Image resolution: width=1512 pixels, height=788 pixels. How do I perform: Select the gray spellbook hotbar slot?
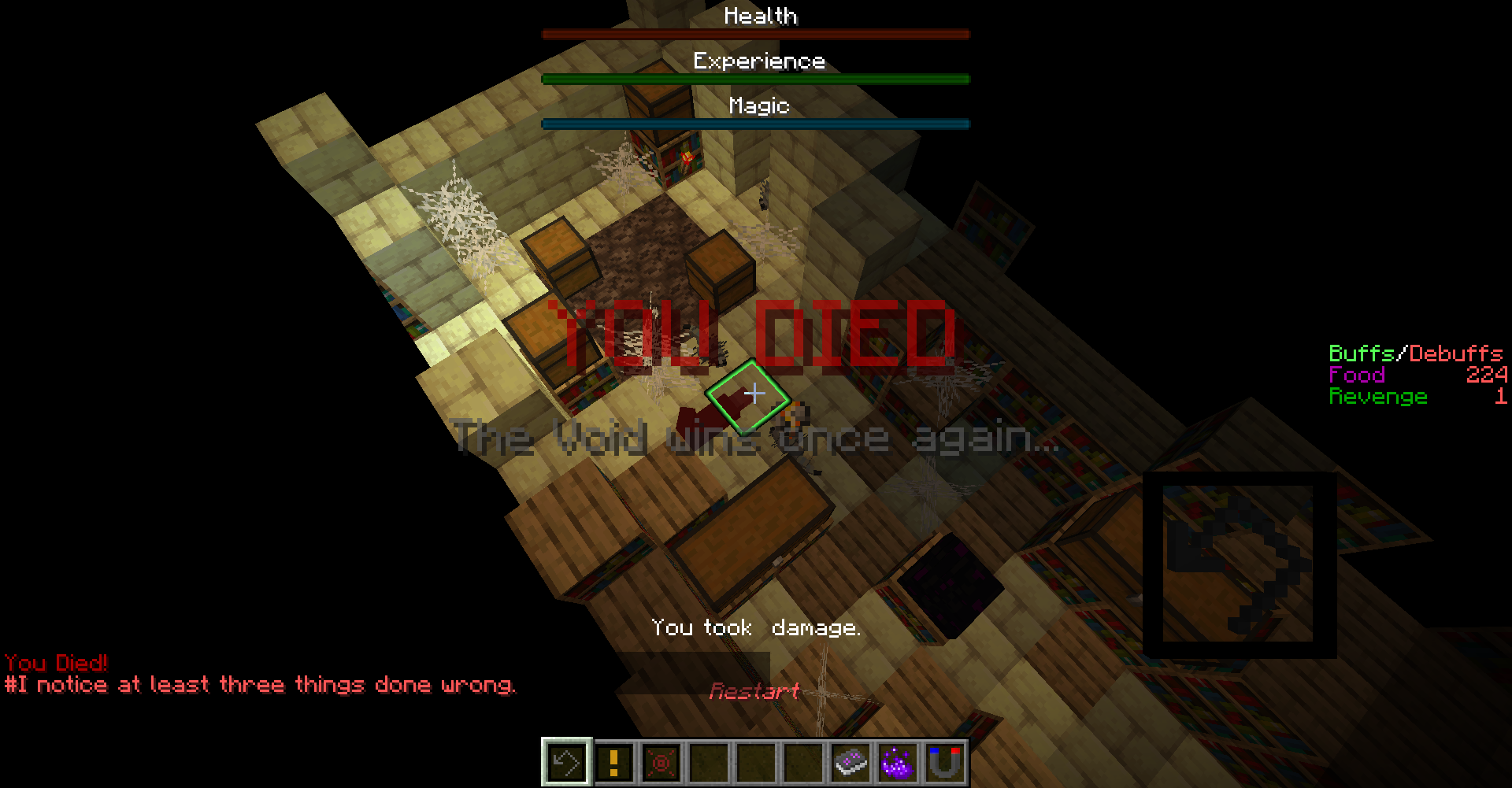(850, 762)
